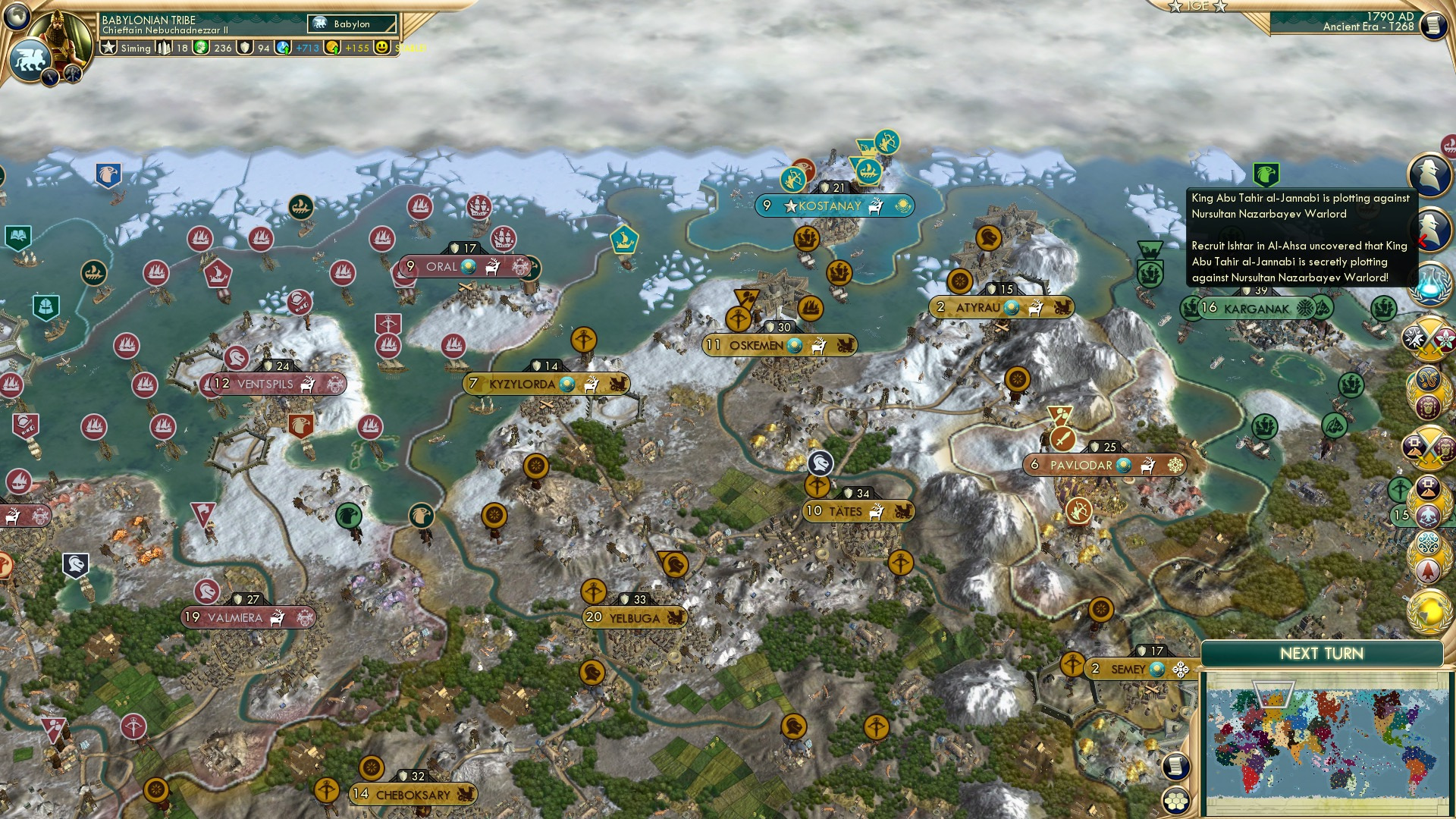
Task: Toggle the IGE editor star banner
Action: (x=1197, y=8)
